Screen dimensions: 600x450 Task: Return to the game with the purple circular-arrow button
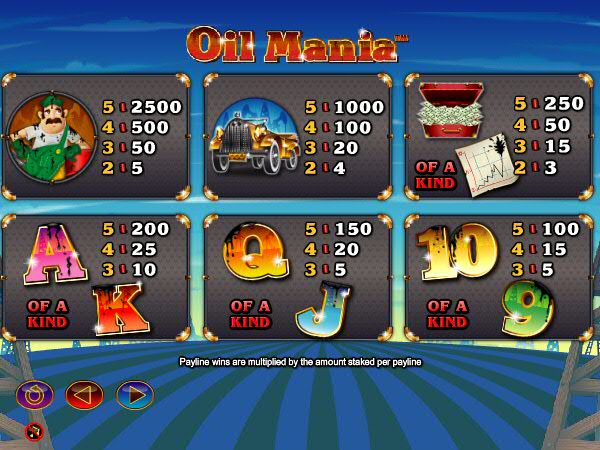point(34,395)
